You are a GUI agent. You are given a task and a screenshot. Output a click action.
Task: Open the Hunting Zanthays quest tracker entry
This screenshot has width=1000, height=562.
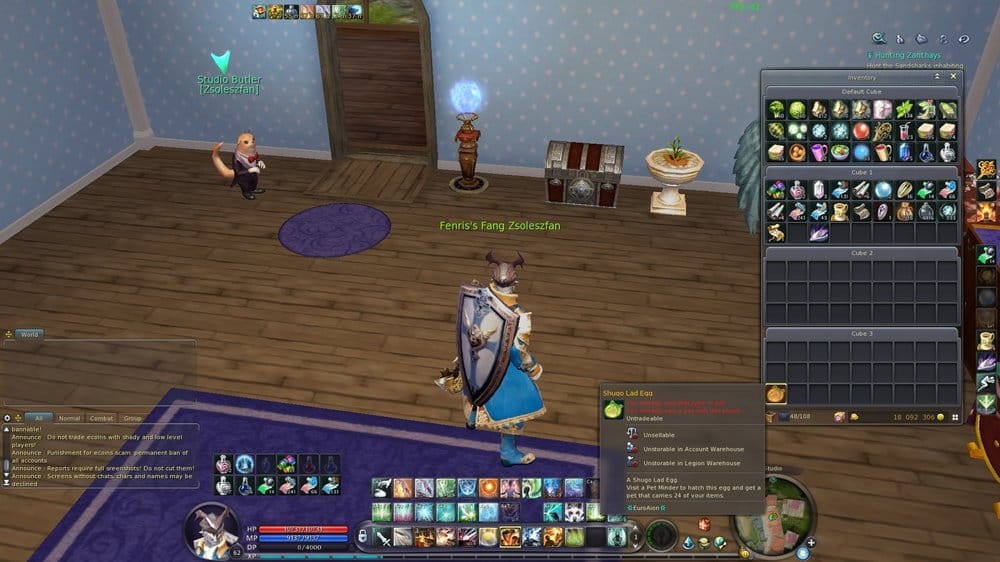905,55
